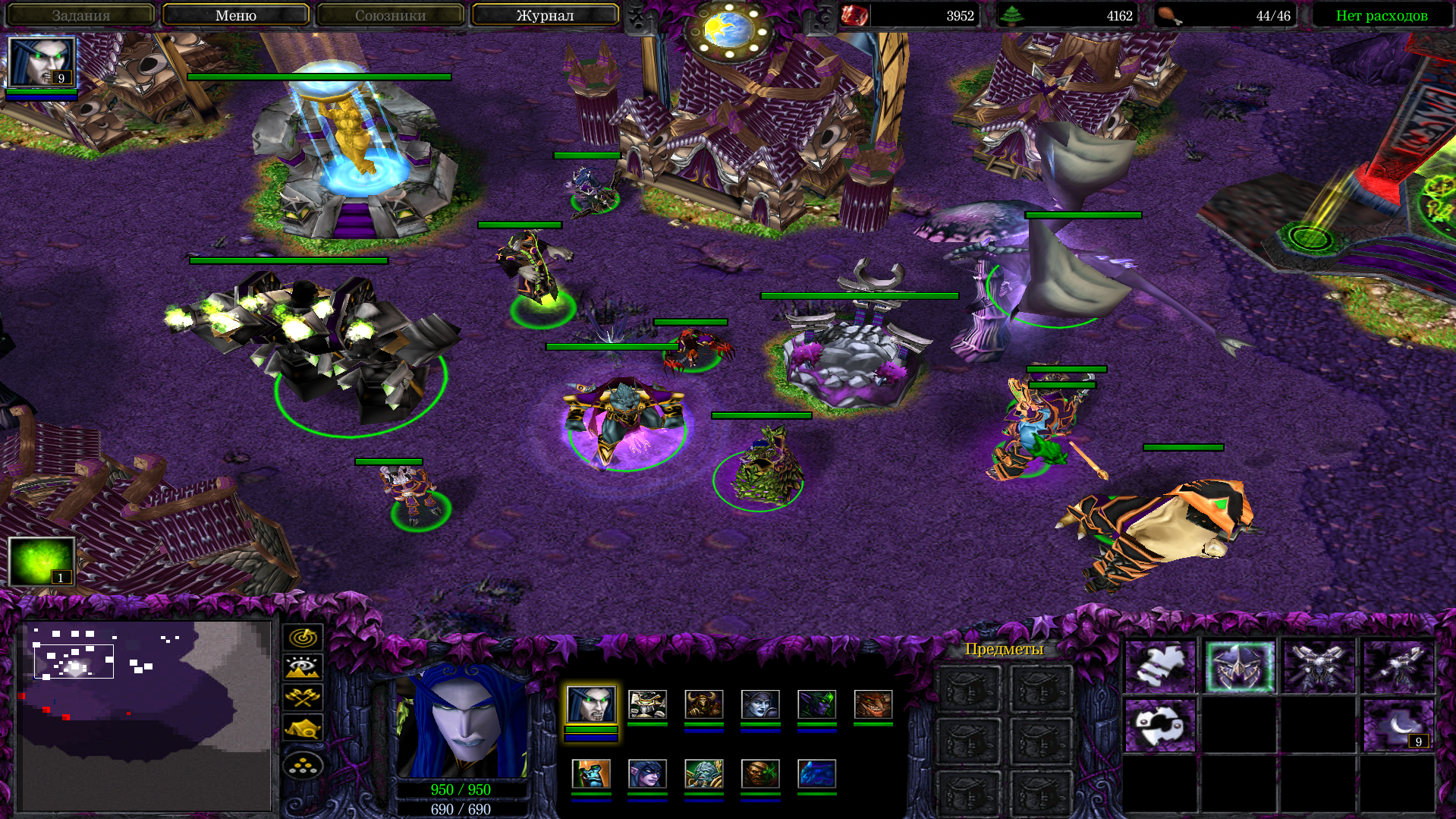Open the Меню button
Screen dimensions: 1456x819
[x=235, y=15]
